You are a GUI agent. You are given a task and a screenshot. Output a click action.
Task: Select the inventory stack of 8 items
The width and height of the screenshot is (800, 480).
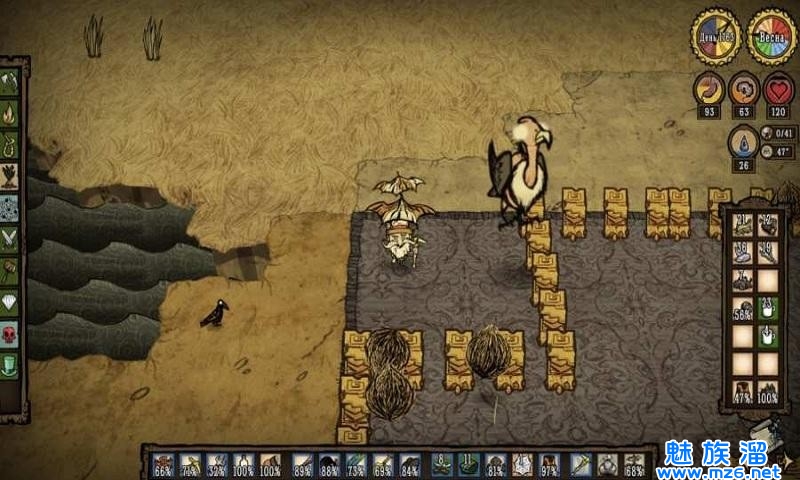[441, 464]
